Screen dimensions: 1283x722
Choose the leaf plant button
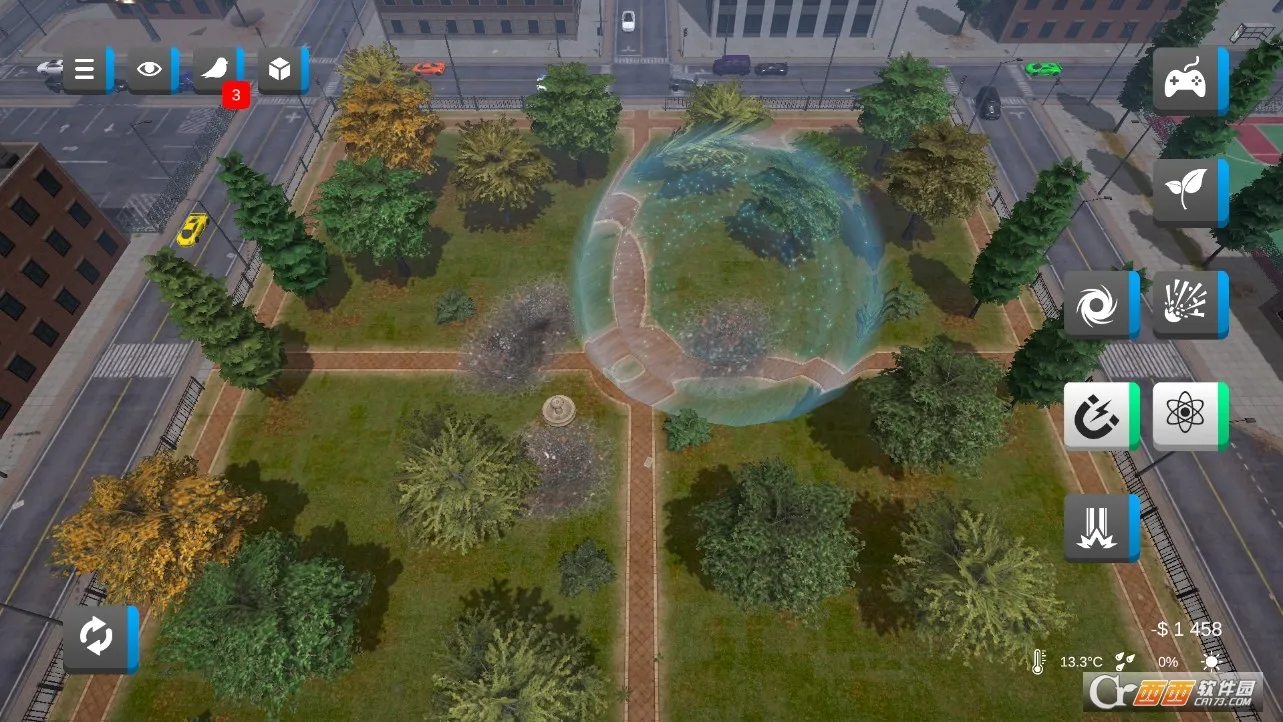click(1188, 192)
